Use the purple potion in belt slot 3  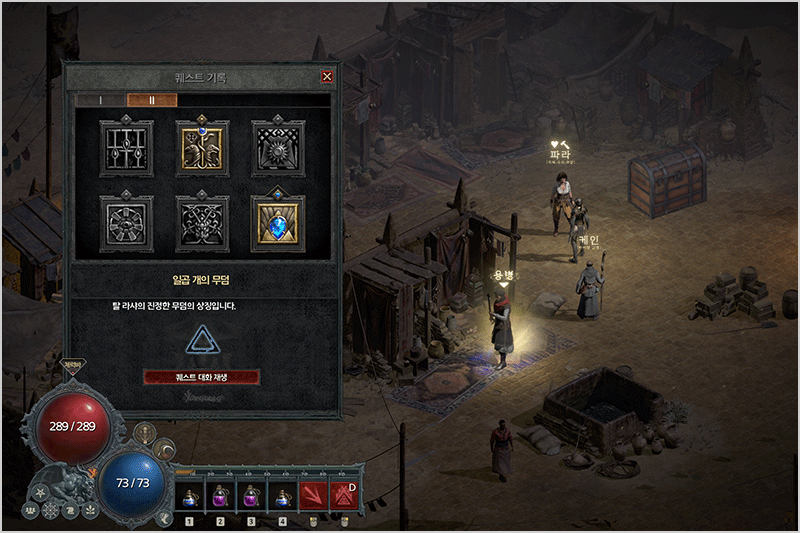click(251, 495)
